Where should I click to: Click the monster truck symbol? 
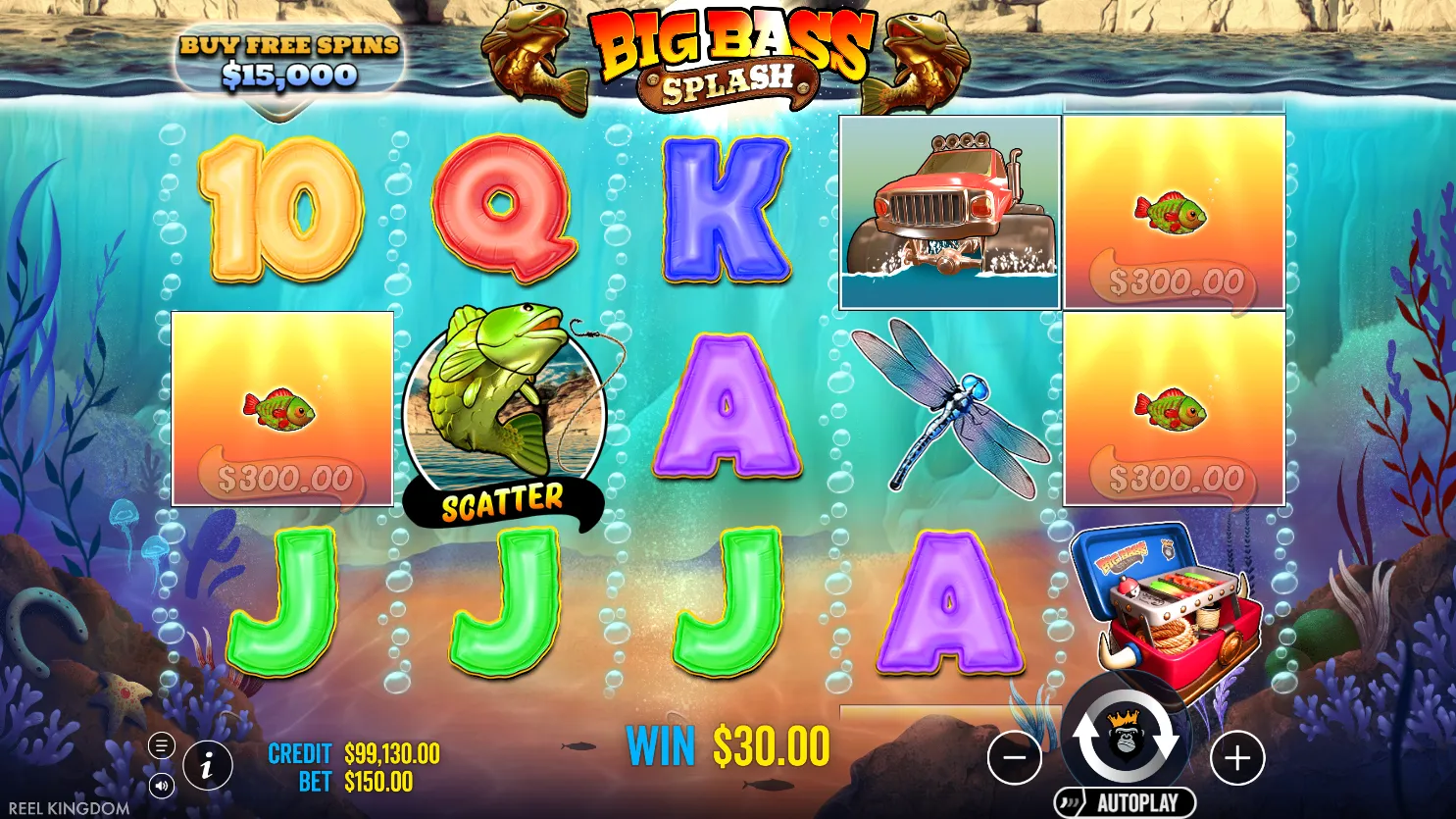coord(947,211)
